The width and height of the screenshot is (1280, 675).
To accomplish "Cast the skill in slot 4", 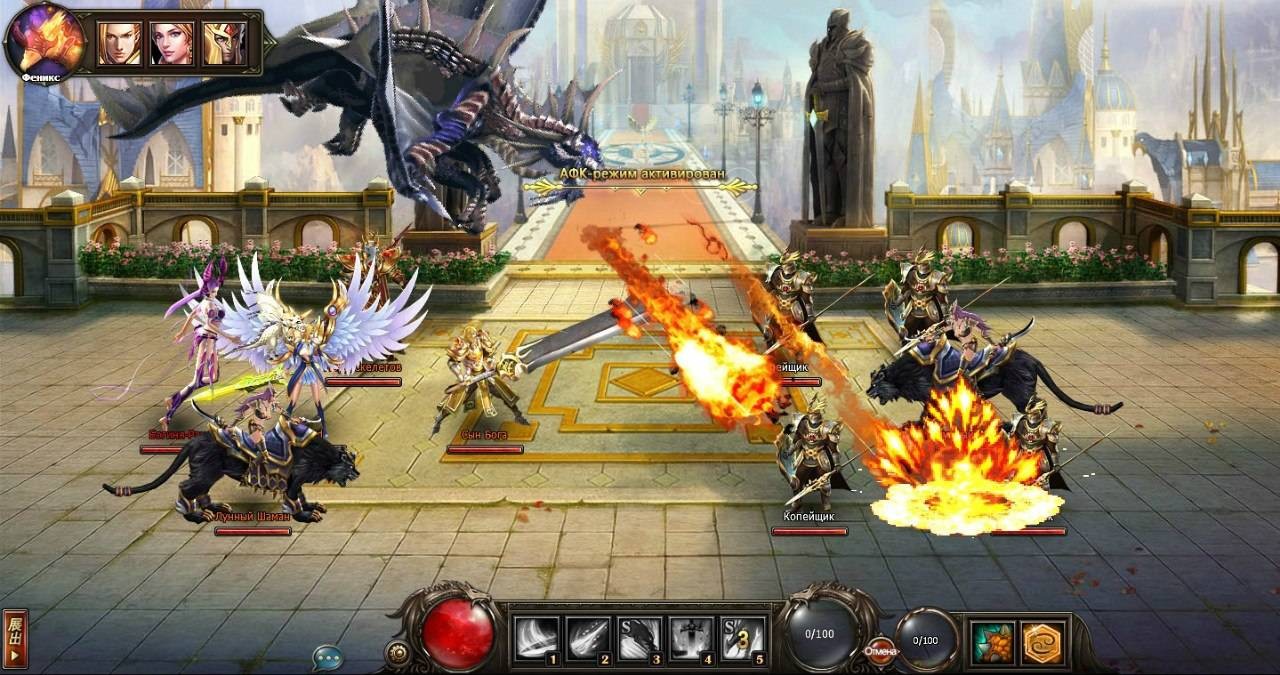I will click(x=692, y=639).
